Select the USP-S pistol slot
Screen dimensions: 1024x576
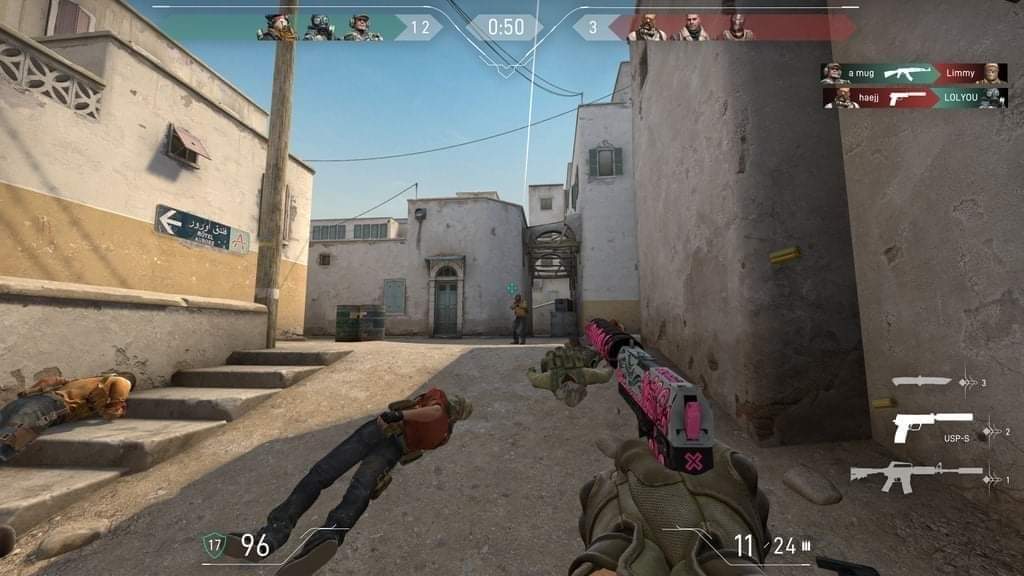click(932, 424)
